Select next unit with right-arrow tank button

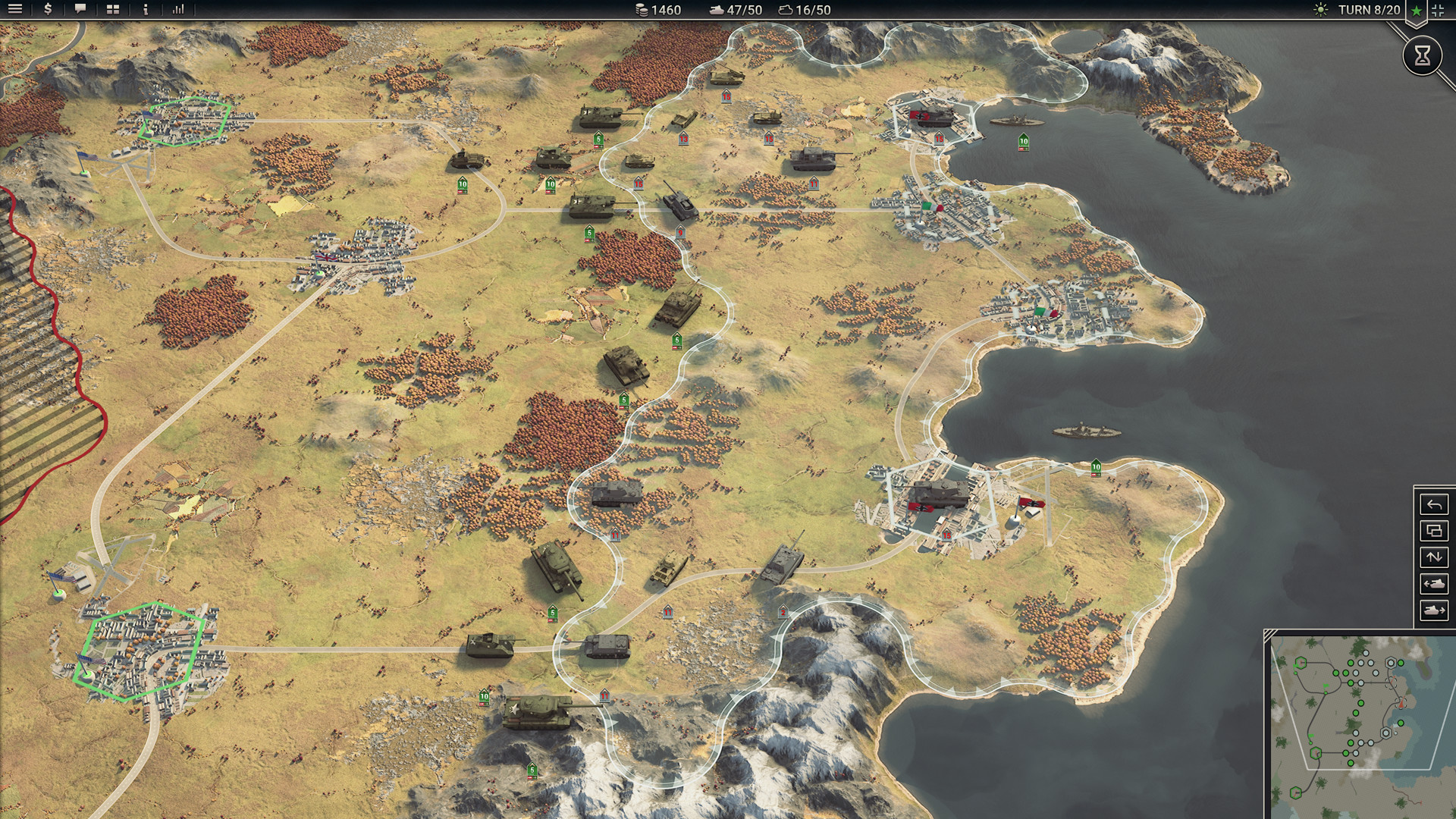[x=1434, y=610]
